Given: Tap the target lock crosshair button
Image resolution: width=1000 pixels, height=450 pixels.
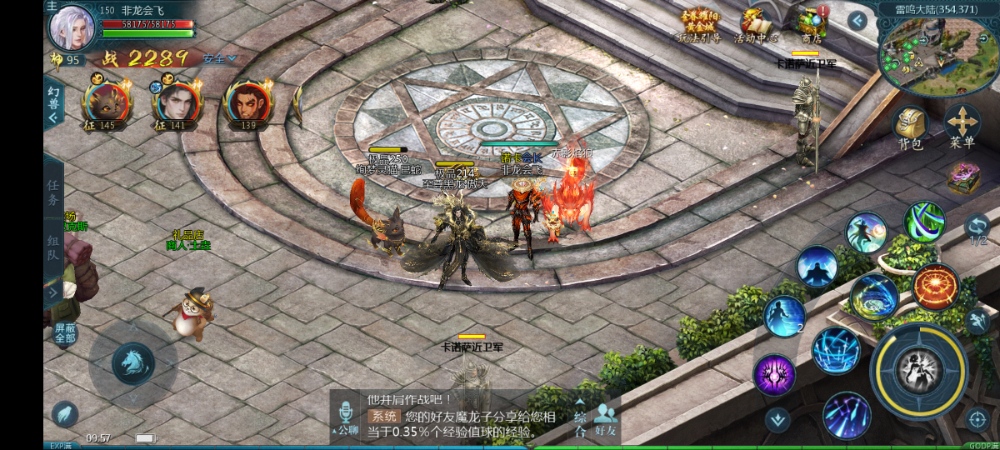Looking at the screenshot, I should click(978, 418).
